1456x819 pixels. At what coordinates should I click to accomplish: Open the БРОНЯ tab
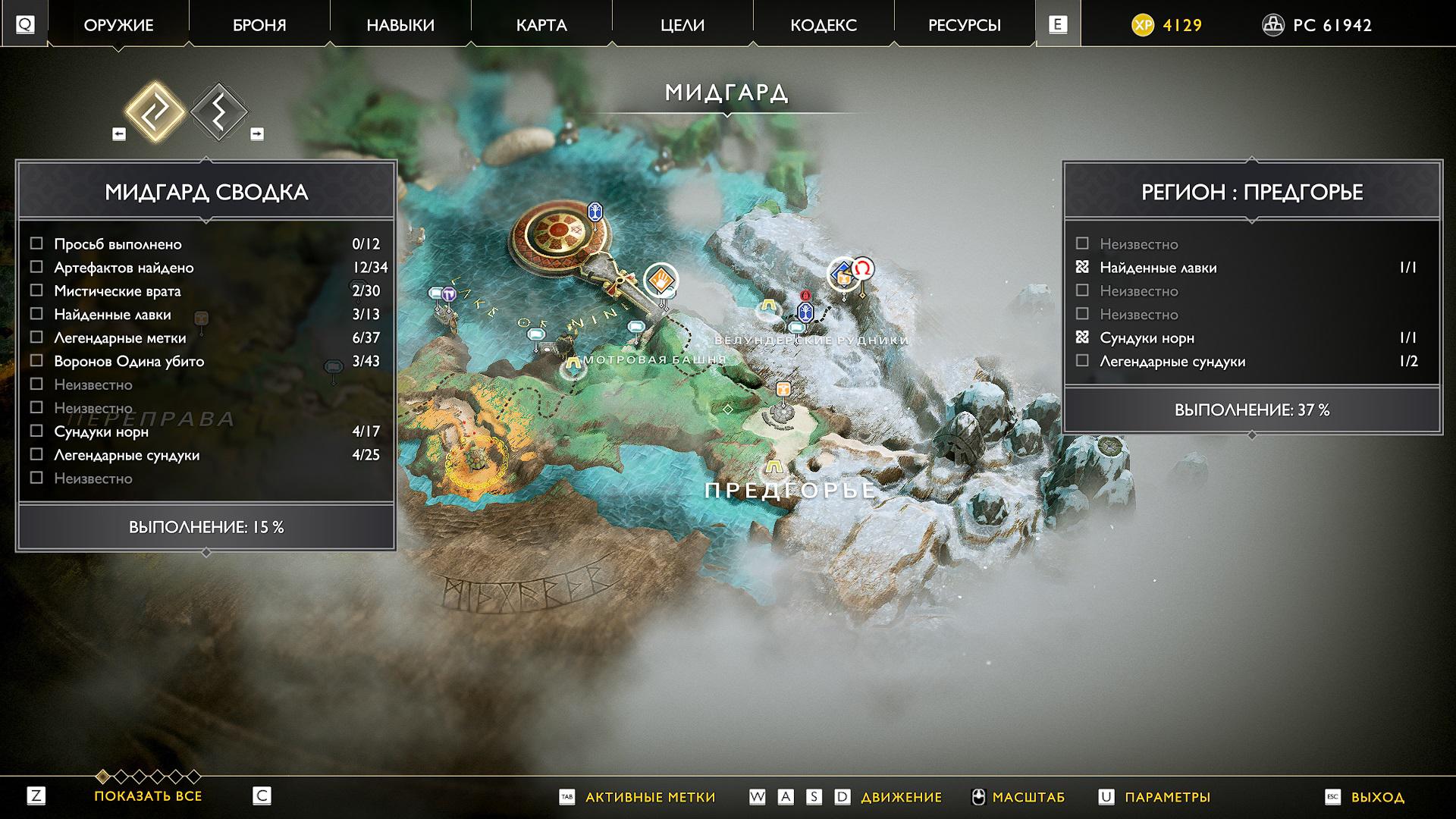[259, 25]
